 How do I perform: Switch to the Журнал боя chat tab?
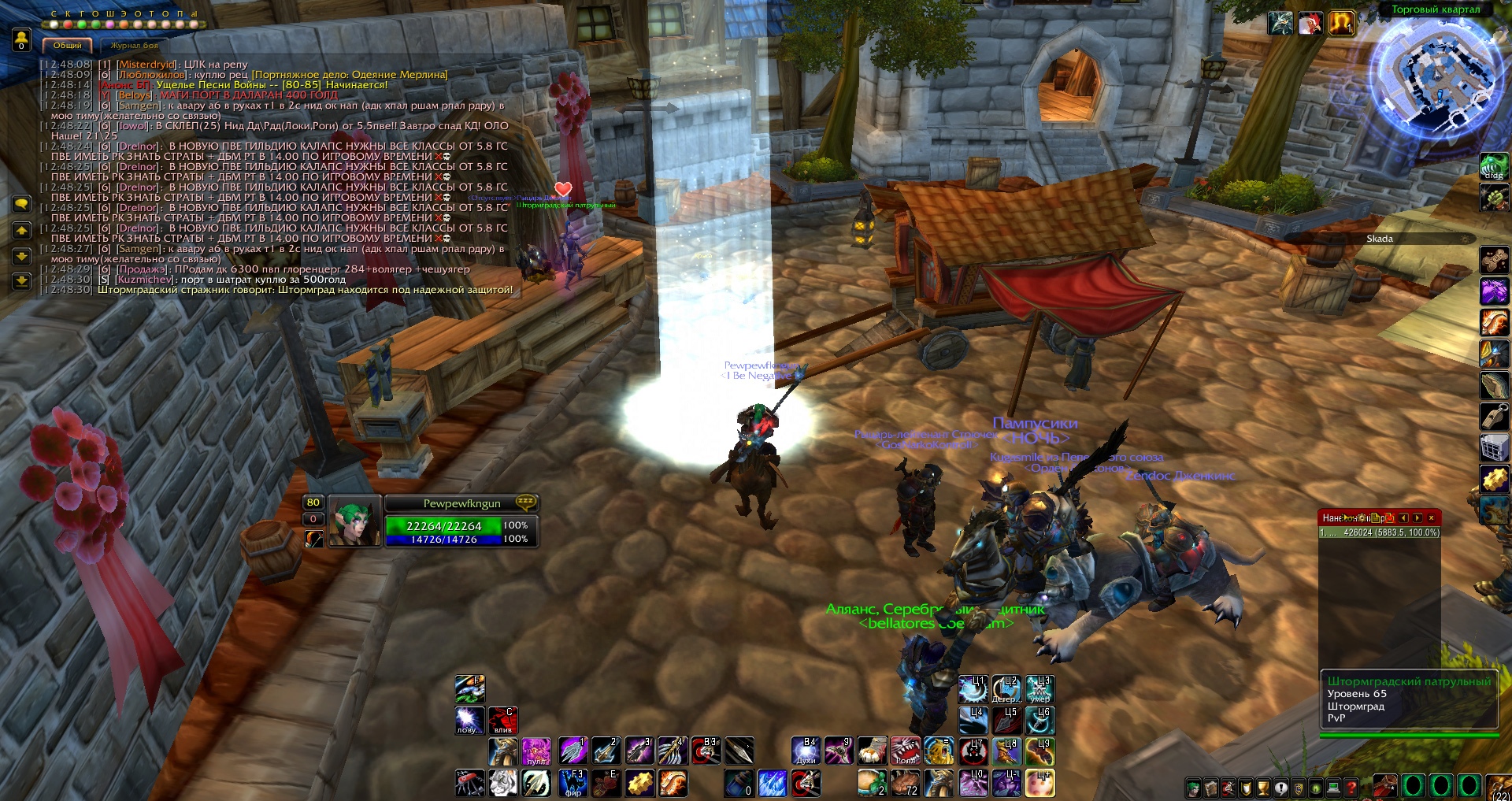click(134, 46)
